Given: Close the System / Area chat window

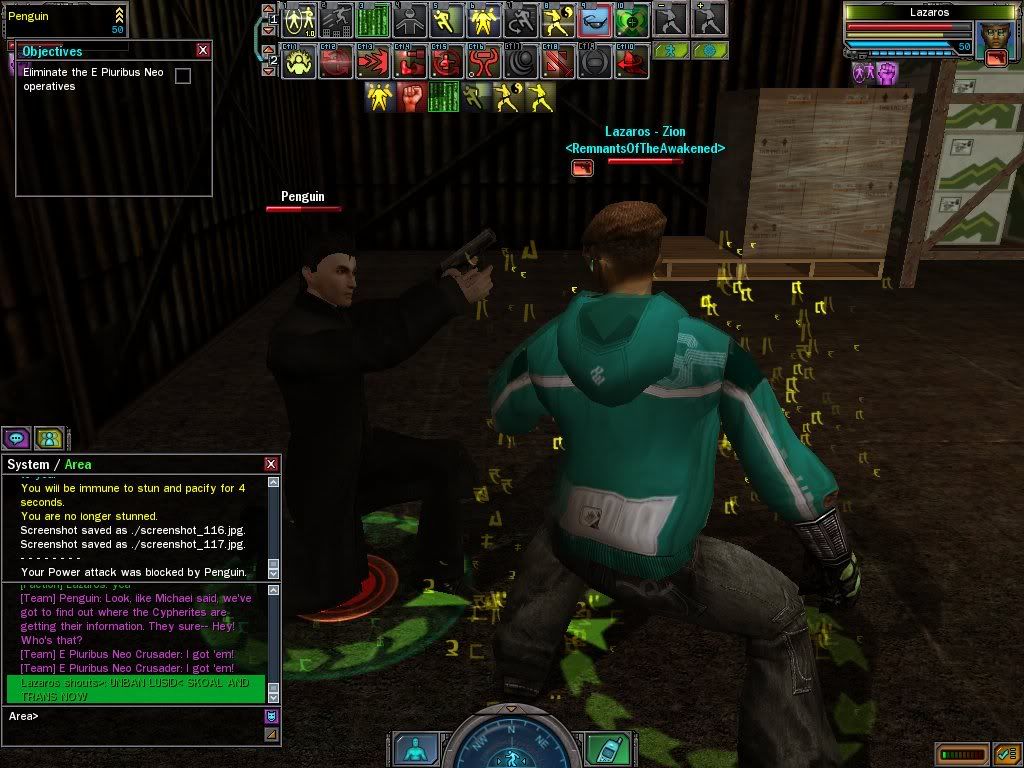Looking at the screenshot, I should pyautogui.click(x=271, y=464).
